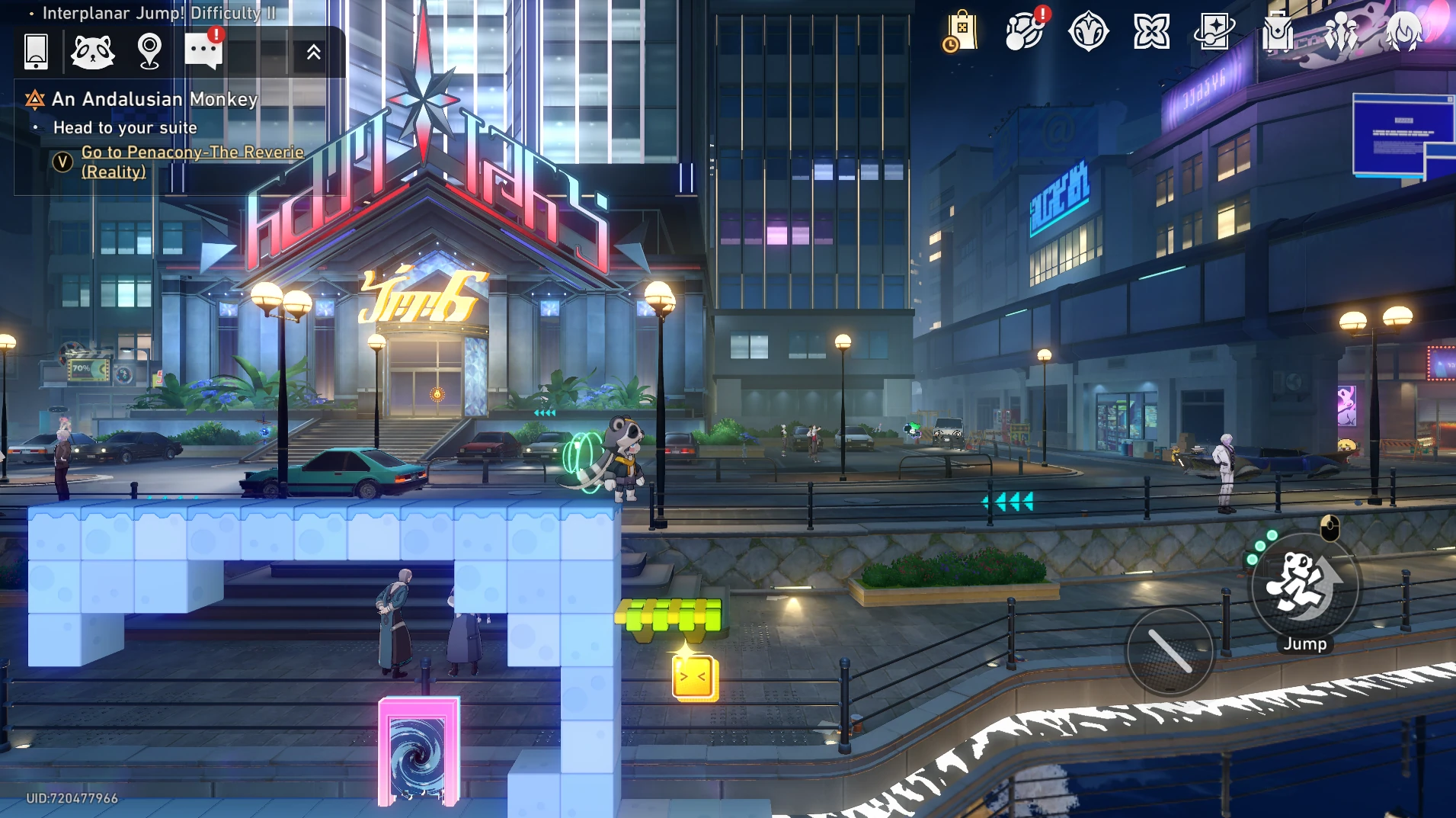The height and width of the screenshot is (818, 1456).
Task: Open the phone menu icon
Action: [x=36, y=52]
